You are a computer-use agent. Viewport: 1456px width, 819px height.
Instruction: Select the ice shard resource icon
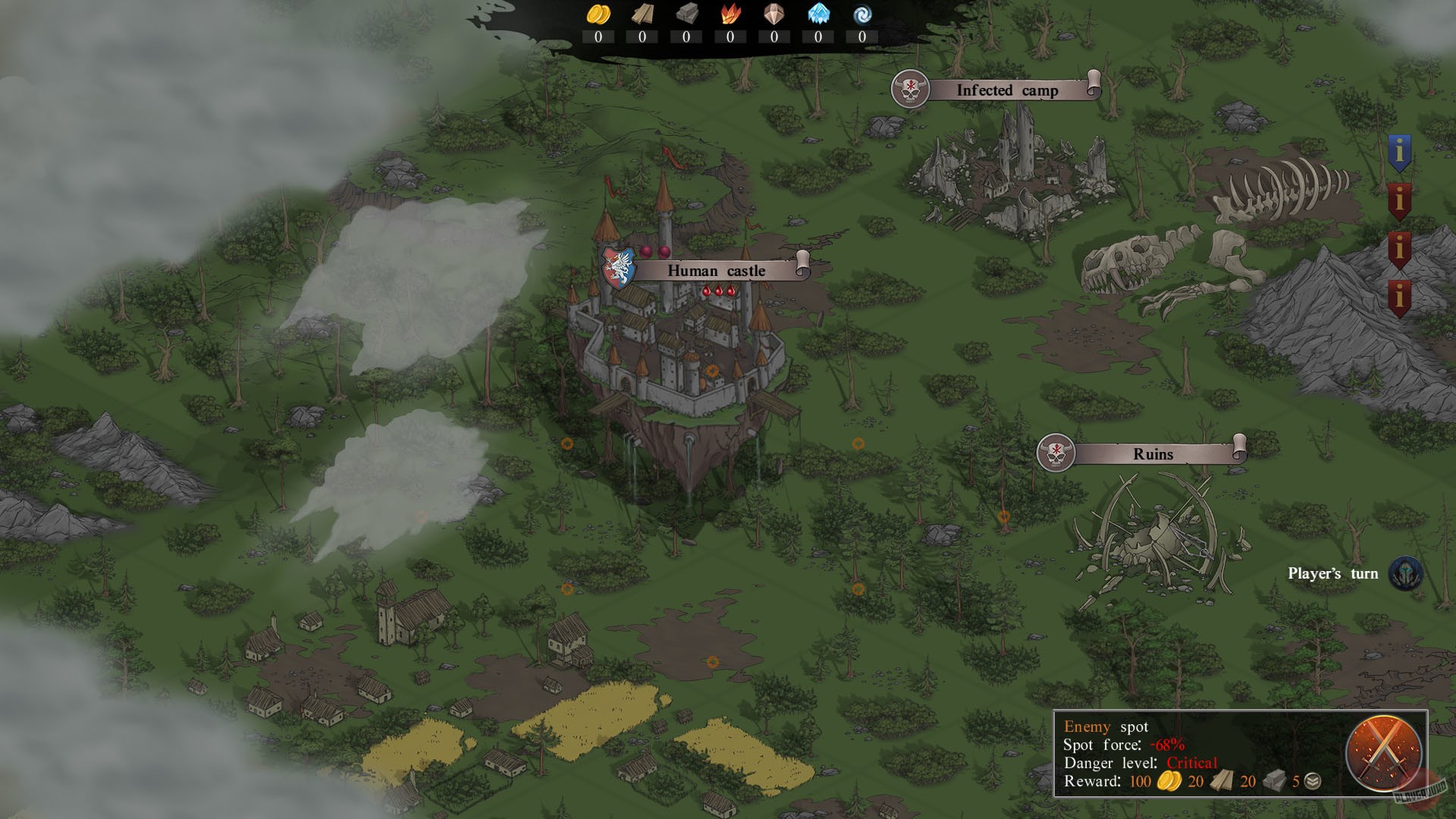tap(817, 13)
